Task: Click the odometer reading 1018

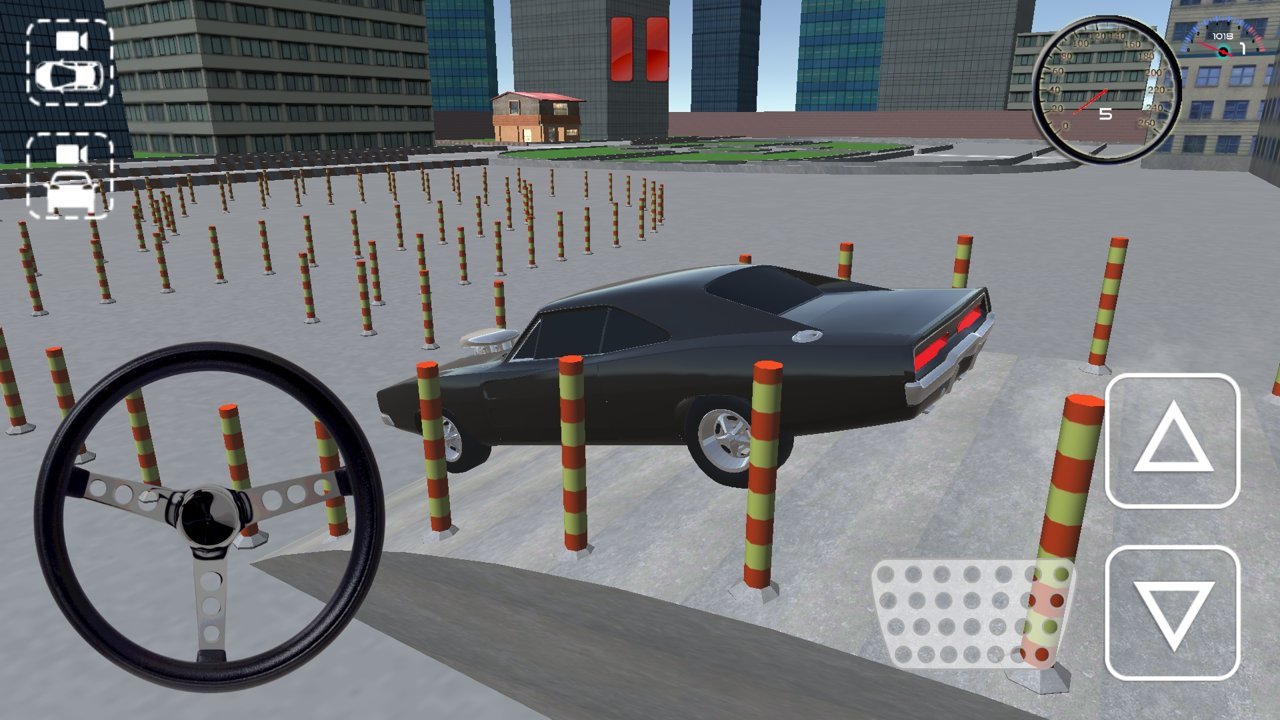Action: (1222, 36)
